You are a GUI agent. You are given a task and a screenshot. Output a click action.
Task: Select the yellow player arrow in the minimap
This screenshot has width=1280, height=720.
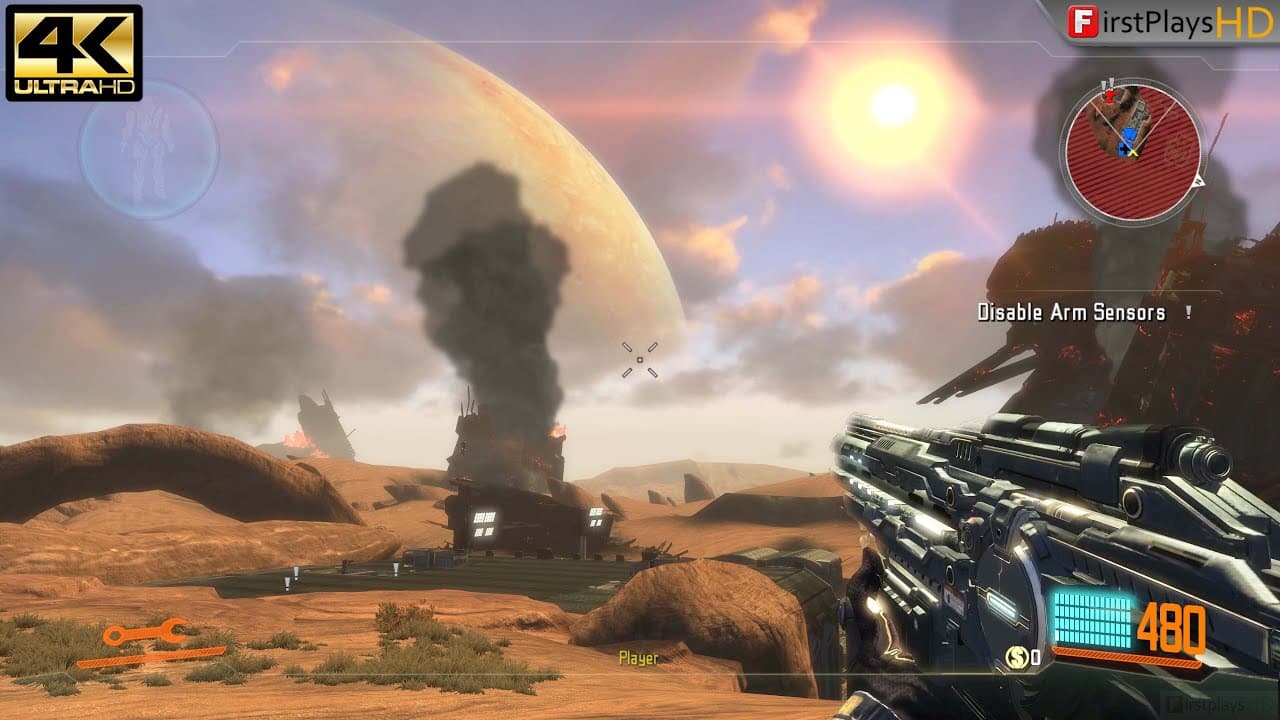coord(1132,152)
